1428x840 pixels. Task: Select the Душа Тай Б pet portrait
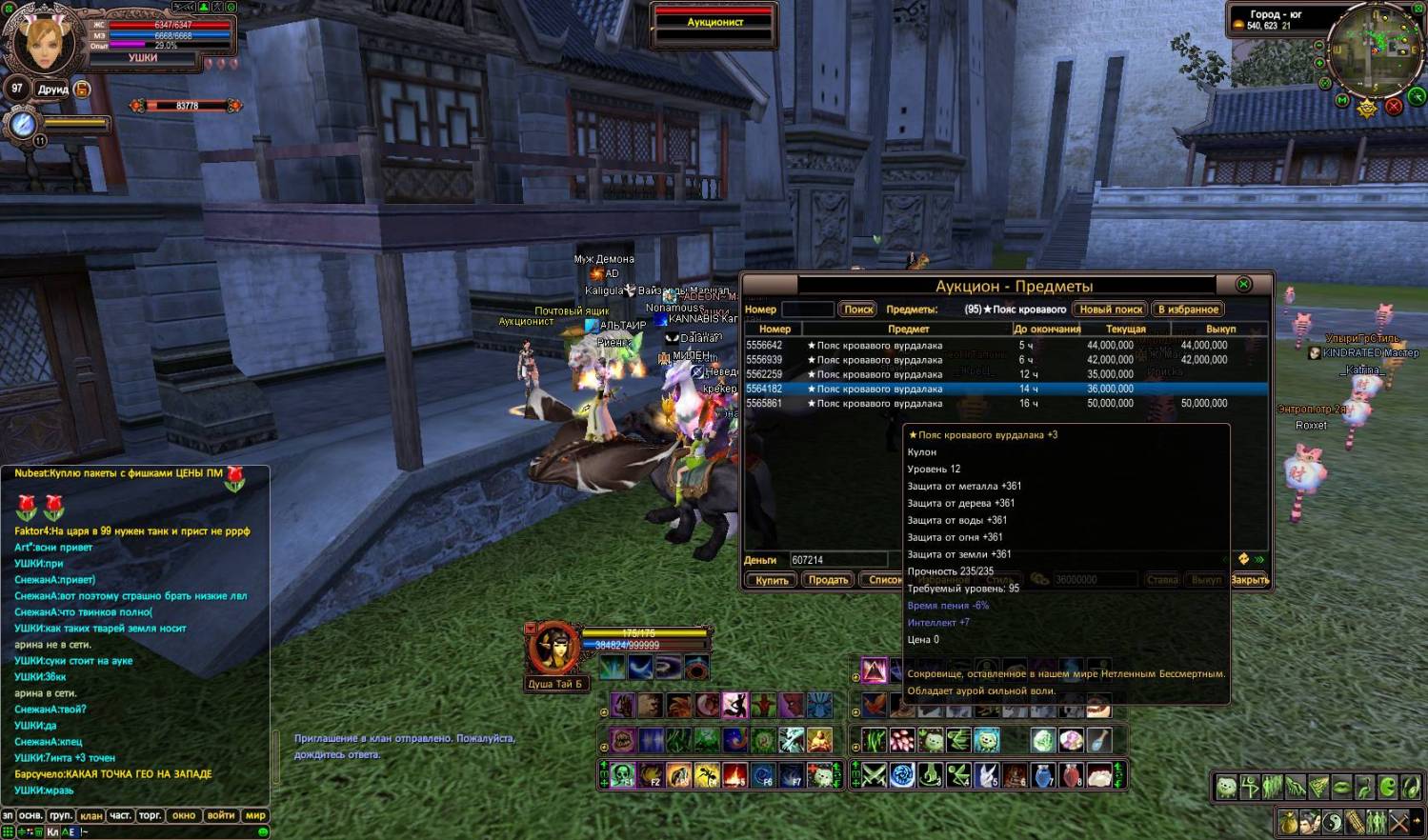click(x=553, y=650)
